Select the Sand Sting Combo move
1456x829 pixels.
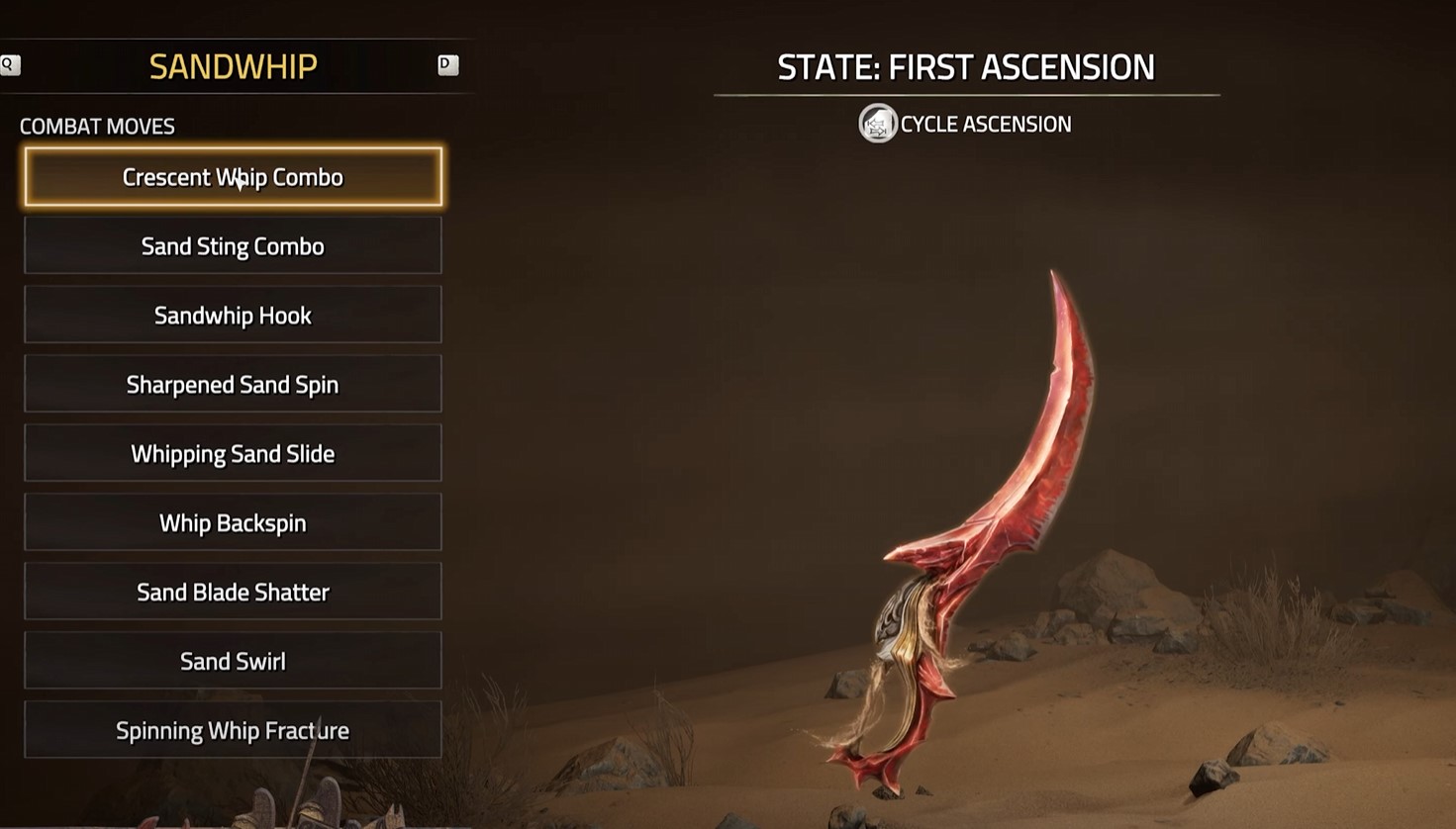click(x=233, y=245)
